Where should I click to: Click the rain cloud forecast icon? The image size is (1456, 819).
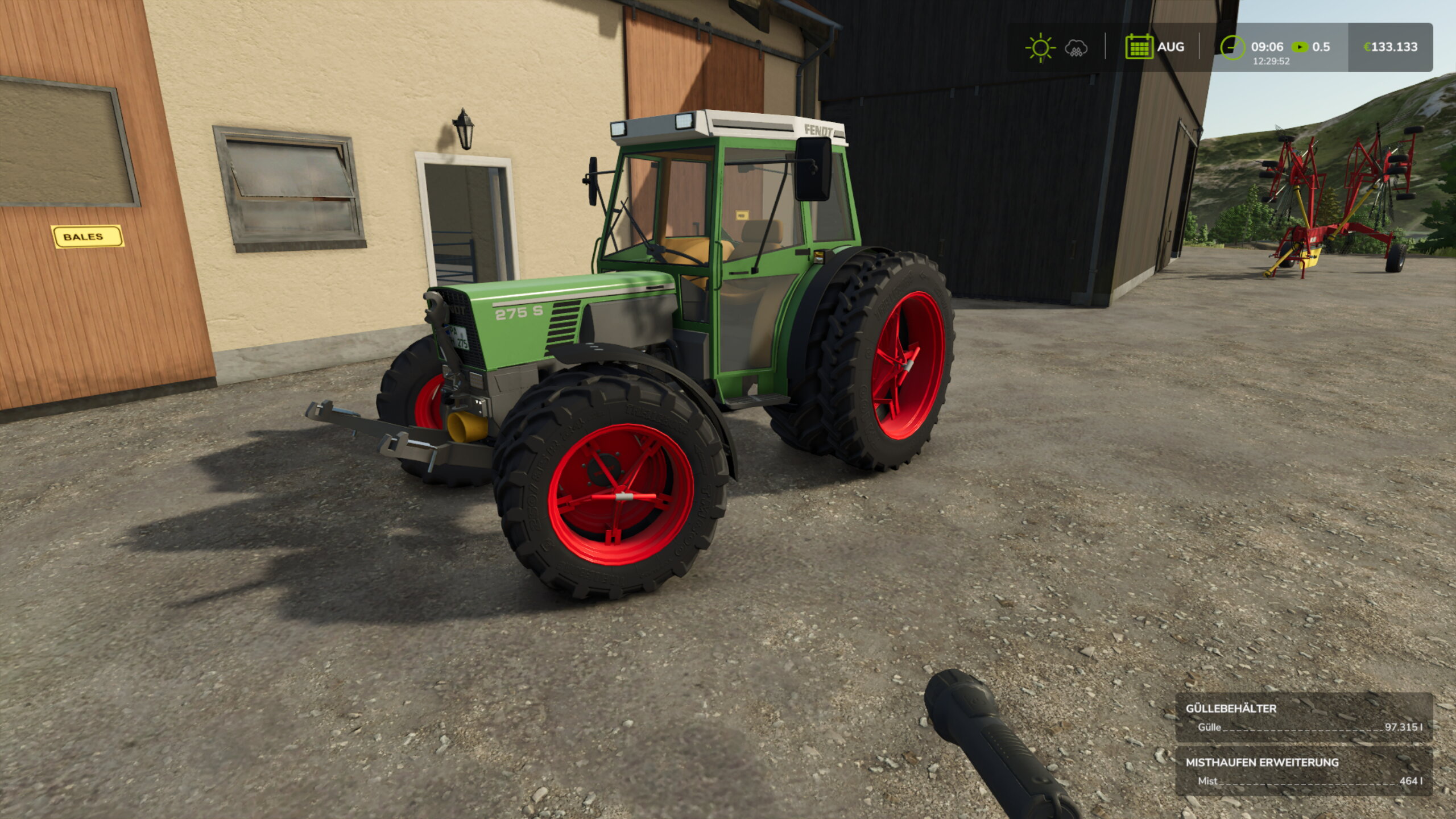(x=1075, y=47)
